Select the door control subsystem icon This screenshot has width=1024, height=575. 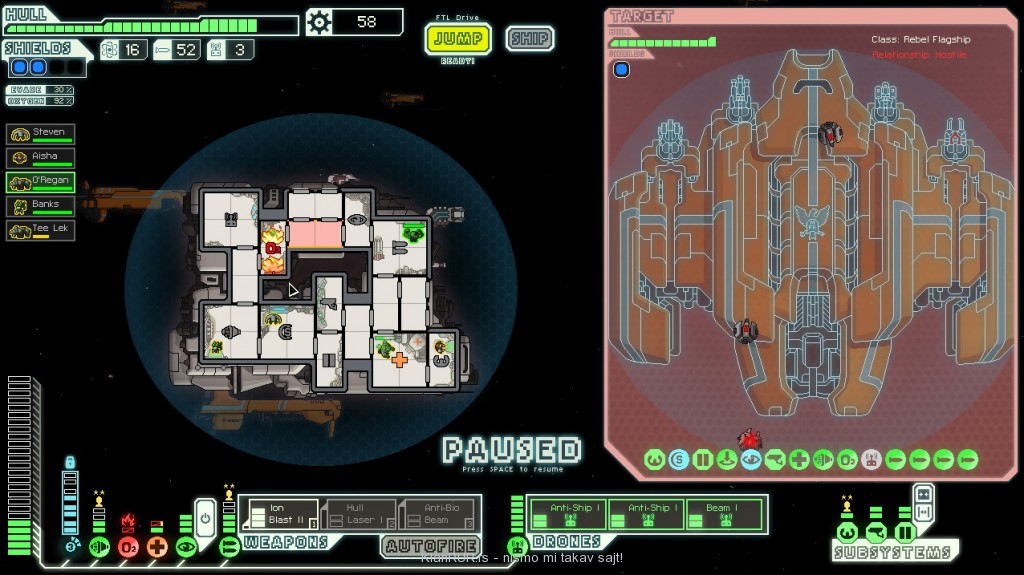[x=905, y=532]
